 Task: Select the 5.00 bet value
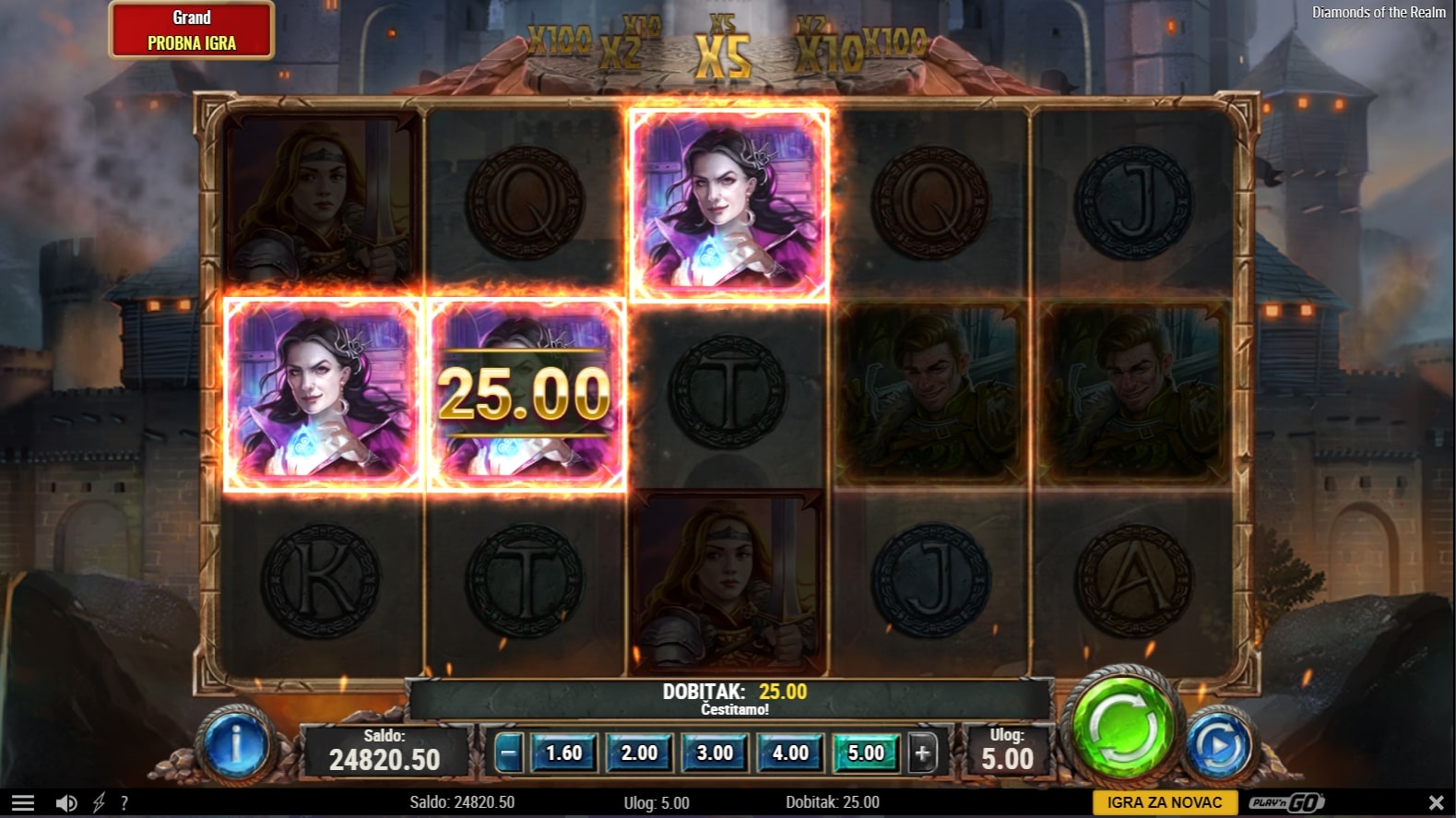click(x=866, y=753)
